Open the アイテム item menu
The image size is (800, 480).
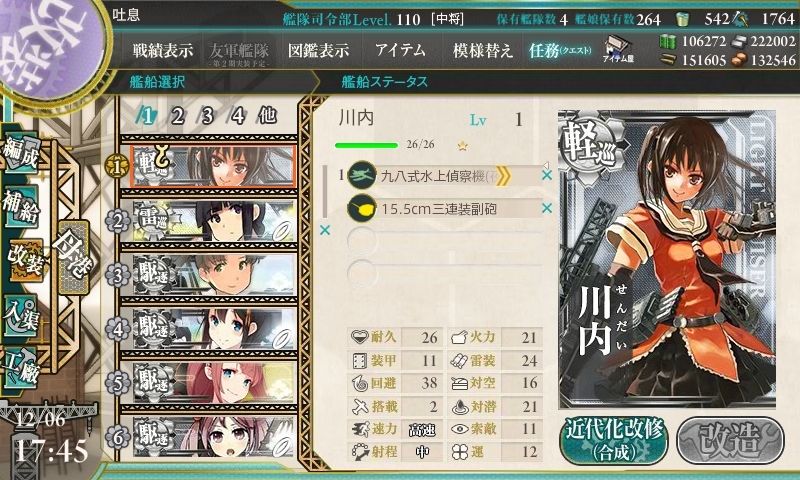click(400, 50)
